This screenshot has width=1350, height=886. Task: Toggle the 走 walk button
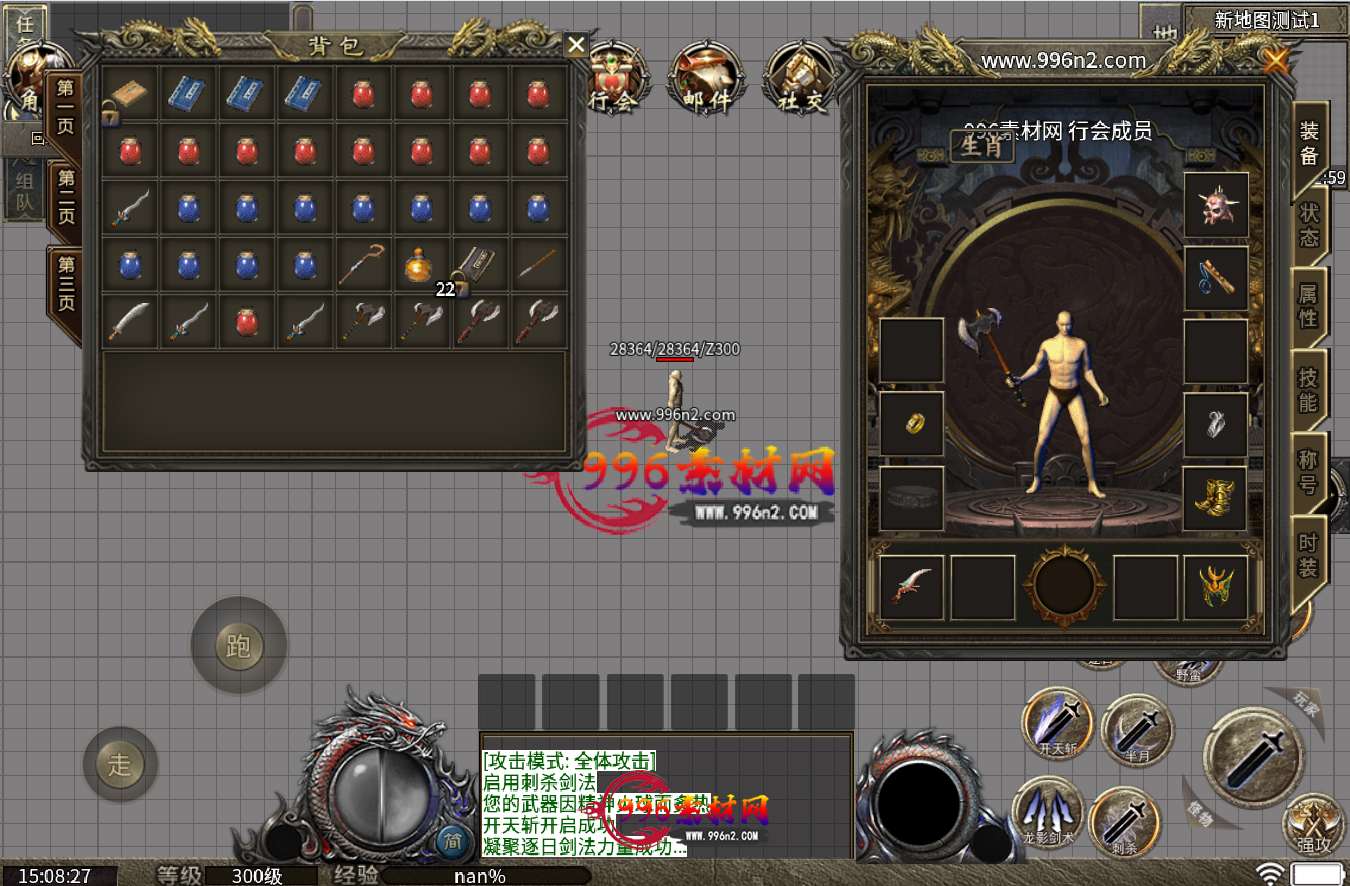point(120,765)
